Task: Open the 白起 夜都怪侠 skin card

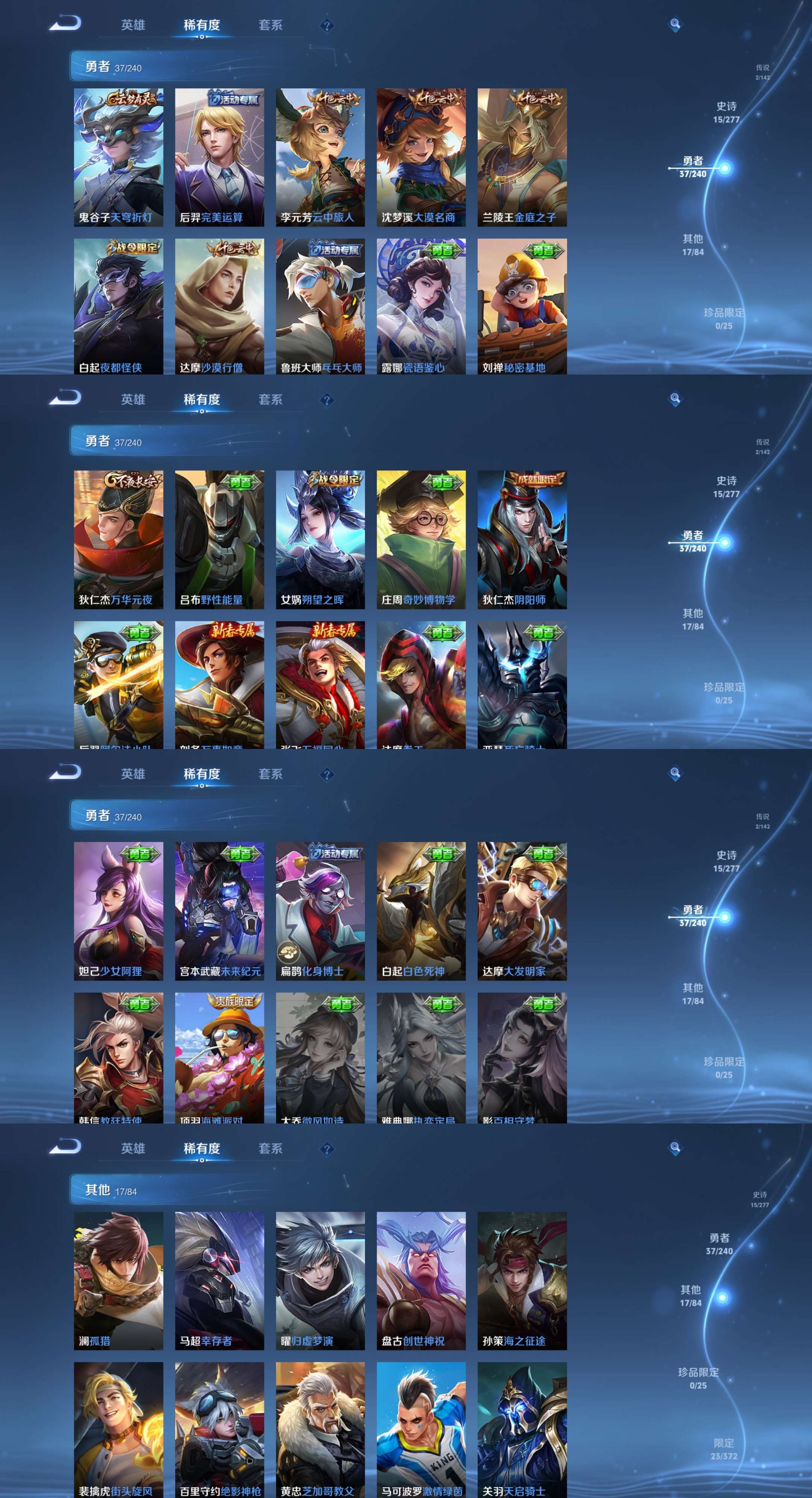Action: pyautogui.click(x=118, y=306)
